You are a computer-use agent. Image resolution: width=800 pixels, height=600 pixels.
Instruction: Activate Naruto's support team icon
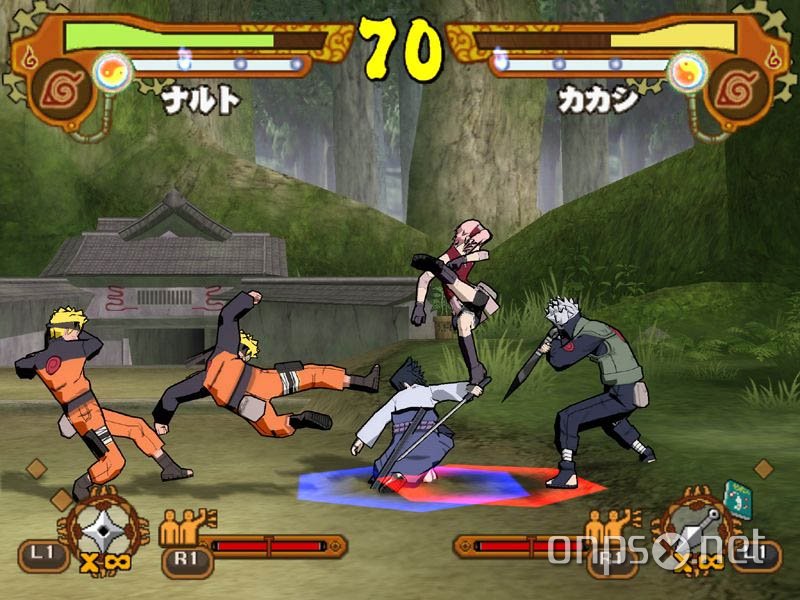186,525
